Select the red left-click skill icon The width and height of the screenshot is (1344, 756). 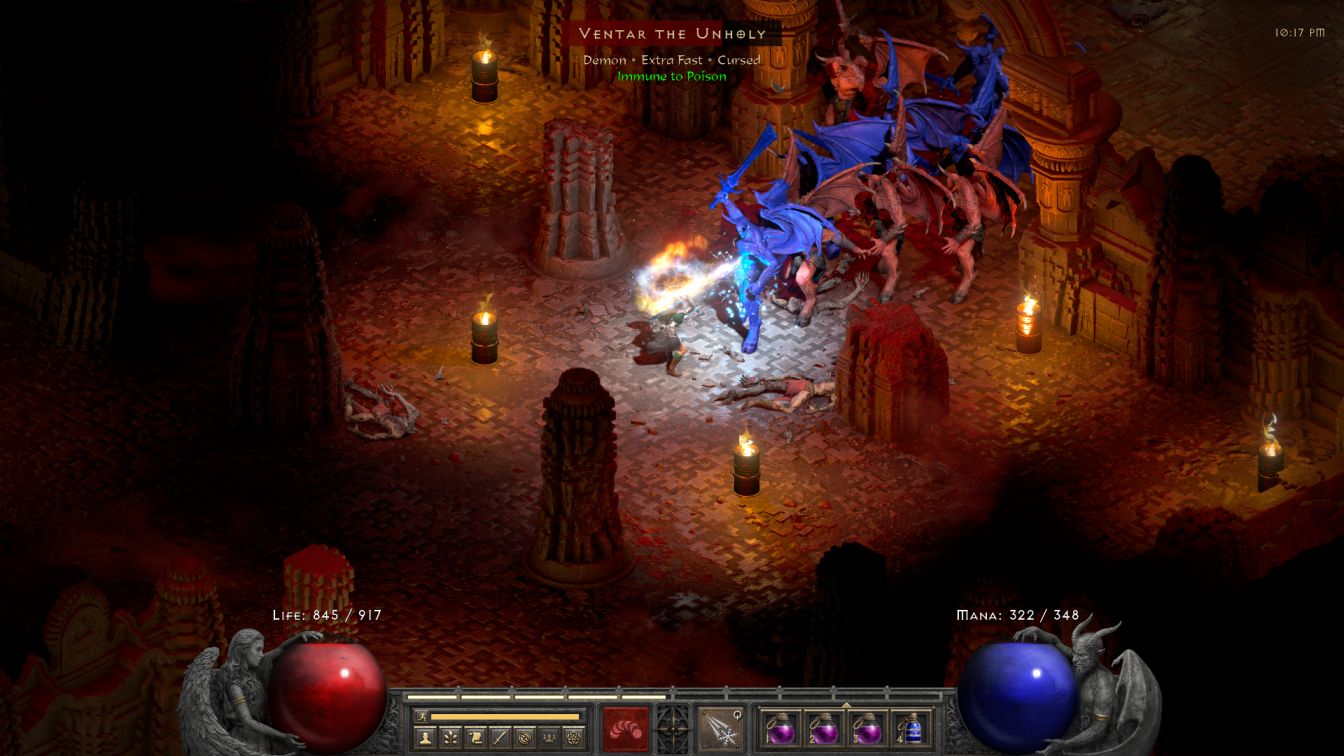pyautogui.click(x=625, y=728)
